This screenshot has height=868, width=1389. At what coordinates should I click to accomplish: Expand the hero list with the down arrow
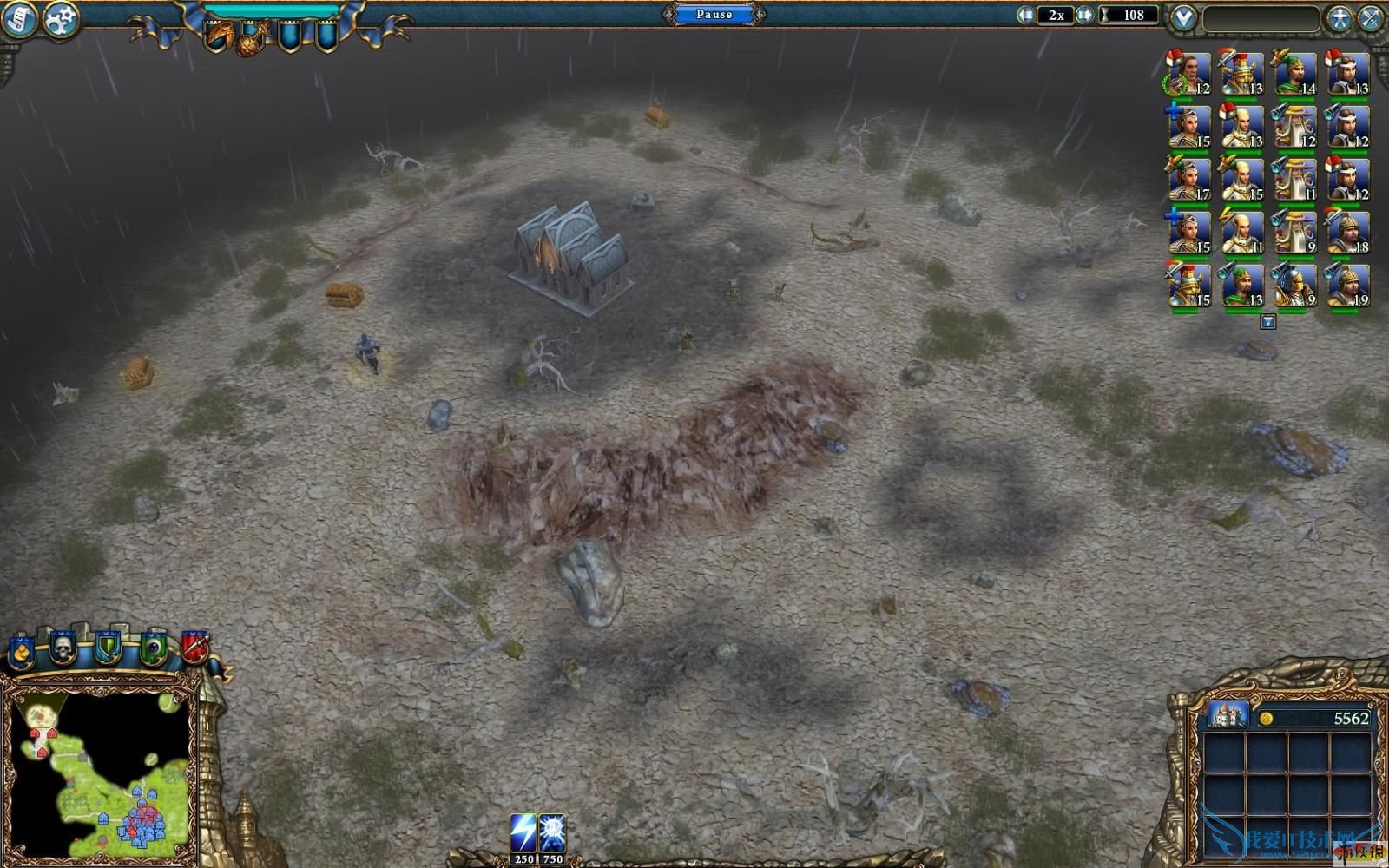(1268, 322)
